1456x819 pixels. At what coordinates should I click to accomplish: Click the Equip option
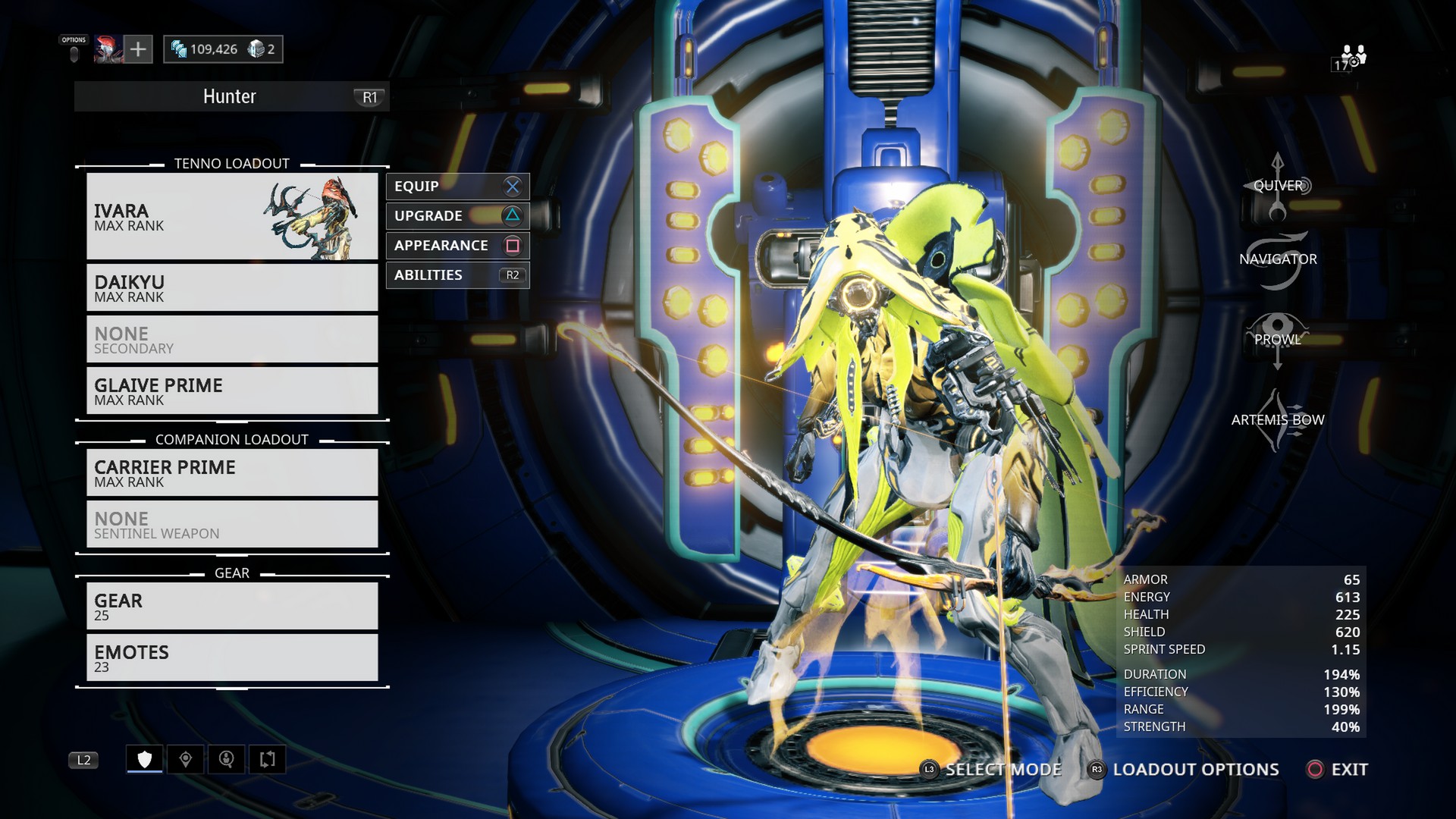pos(457,187)
